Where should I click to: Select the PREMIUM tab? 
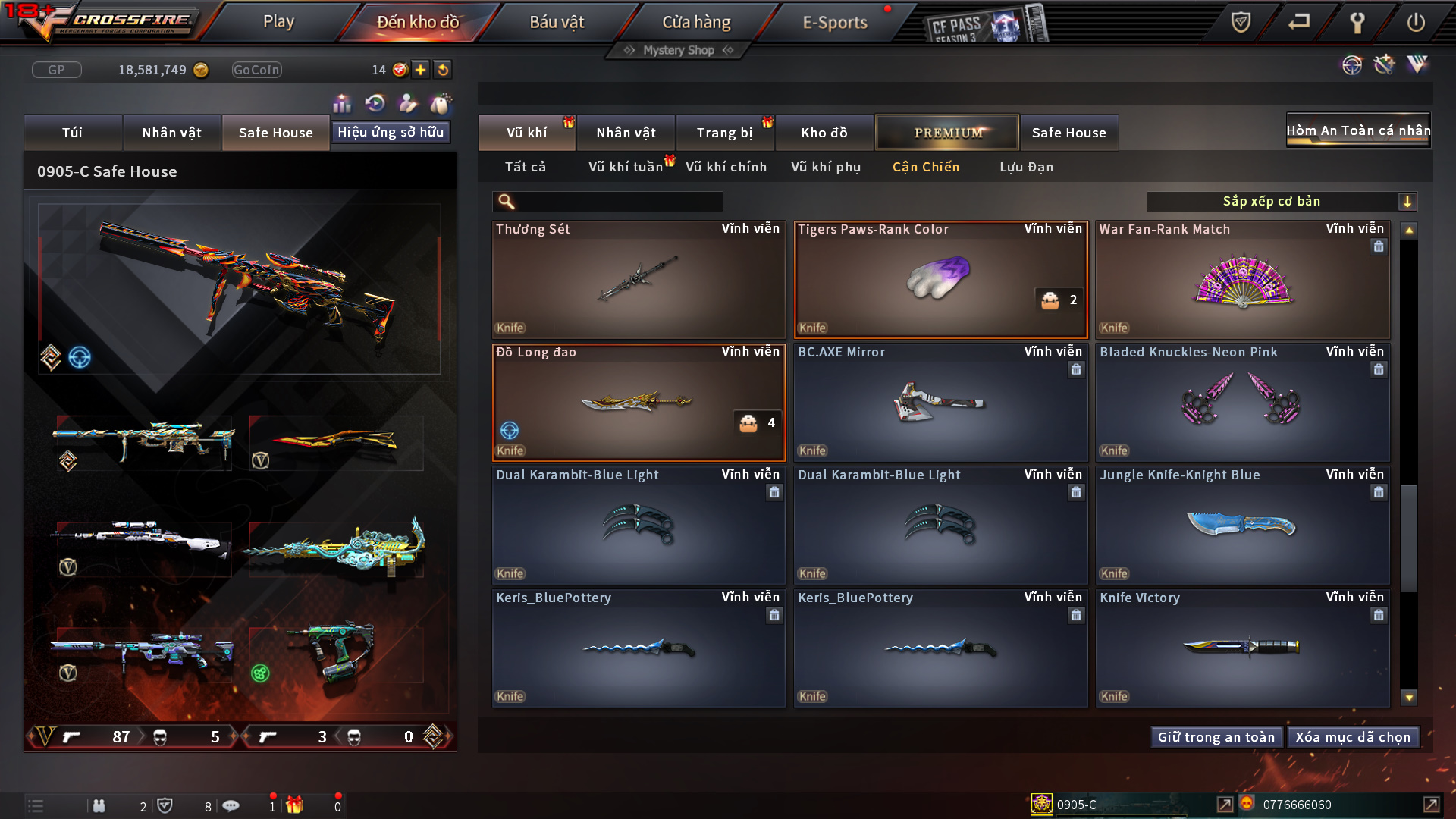pyautogui.click(x=947, y=133)
